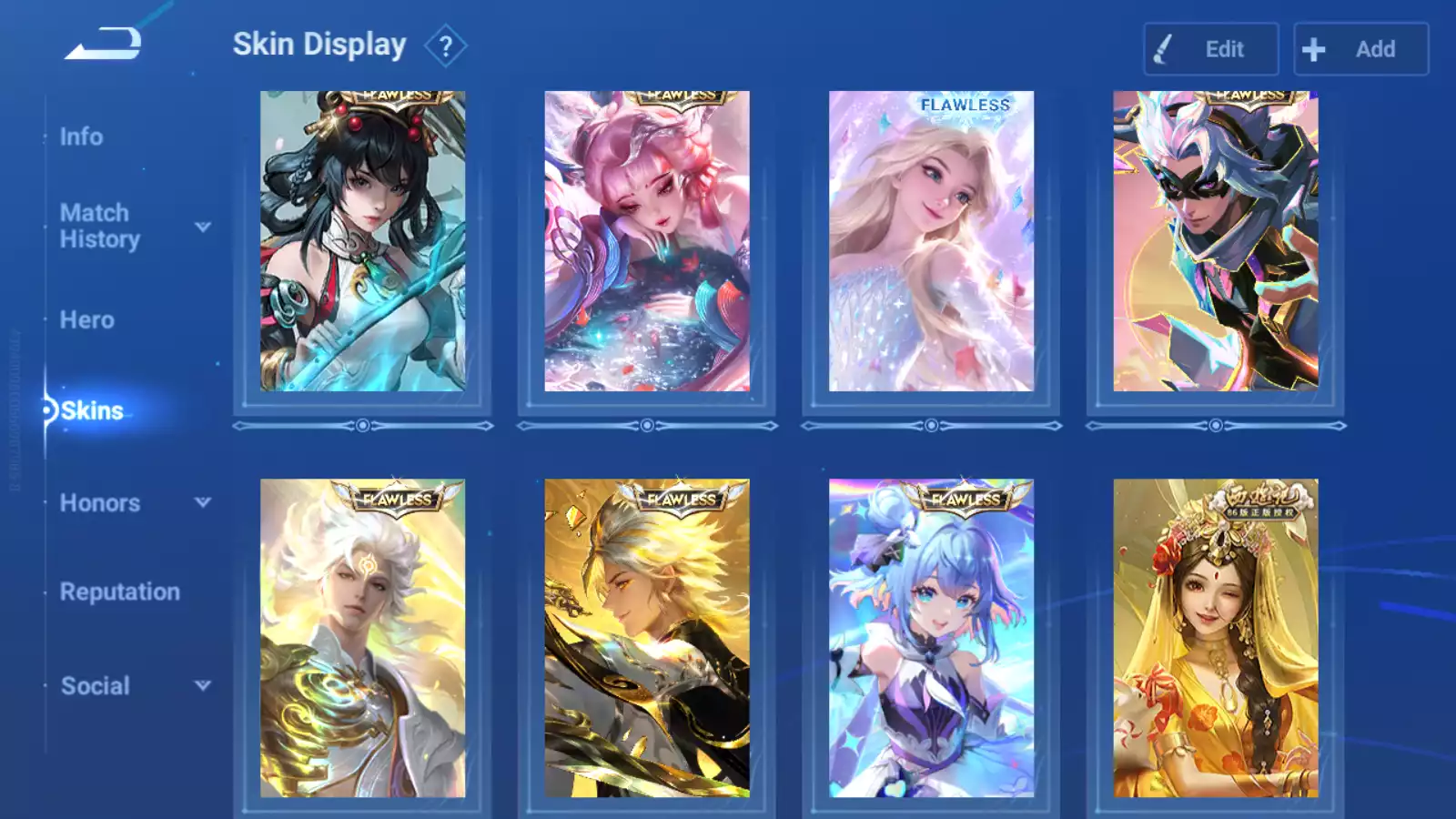Expand the Match History dropdown arrow
Viewport: 1456px width, 819px height.
(203, 227)
